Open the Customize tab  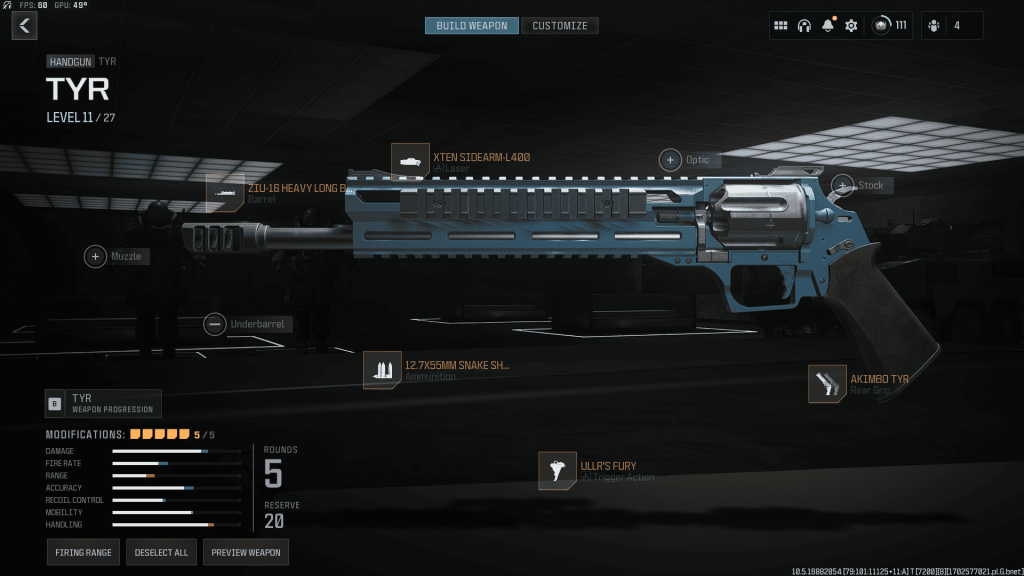pyautogui.click(x=560, y=25)
